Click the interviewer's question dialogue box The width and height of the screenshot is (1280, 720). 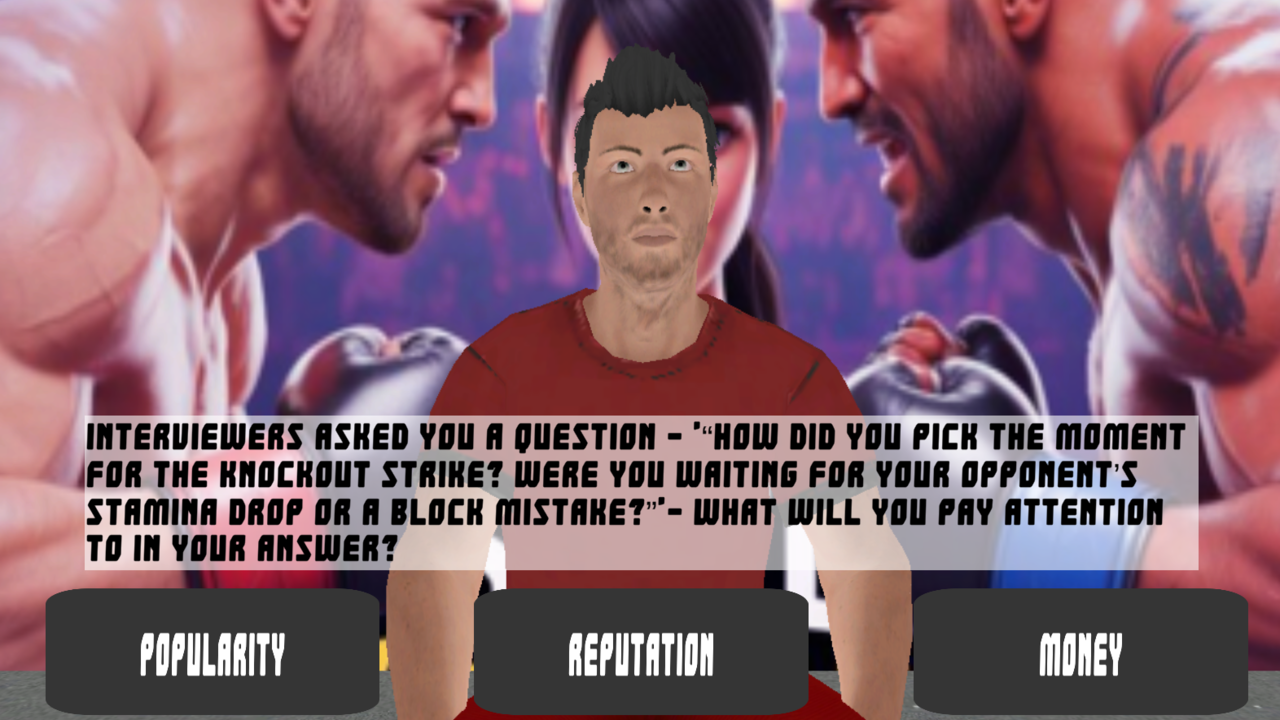click(x=640, y=490)
